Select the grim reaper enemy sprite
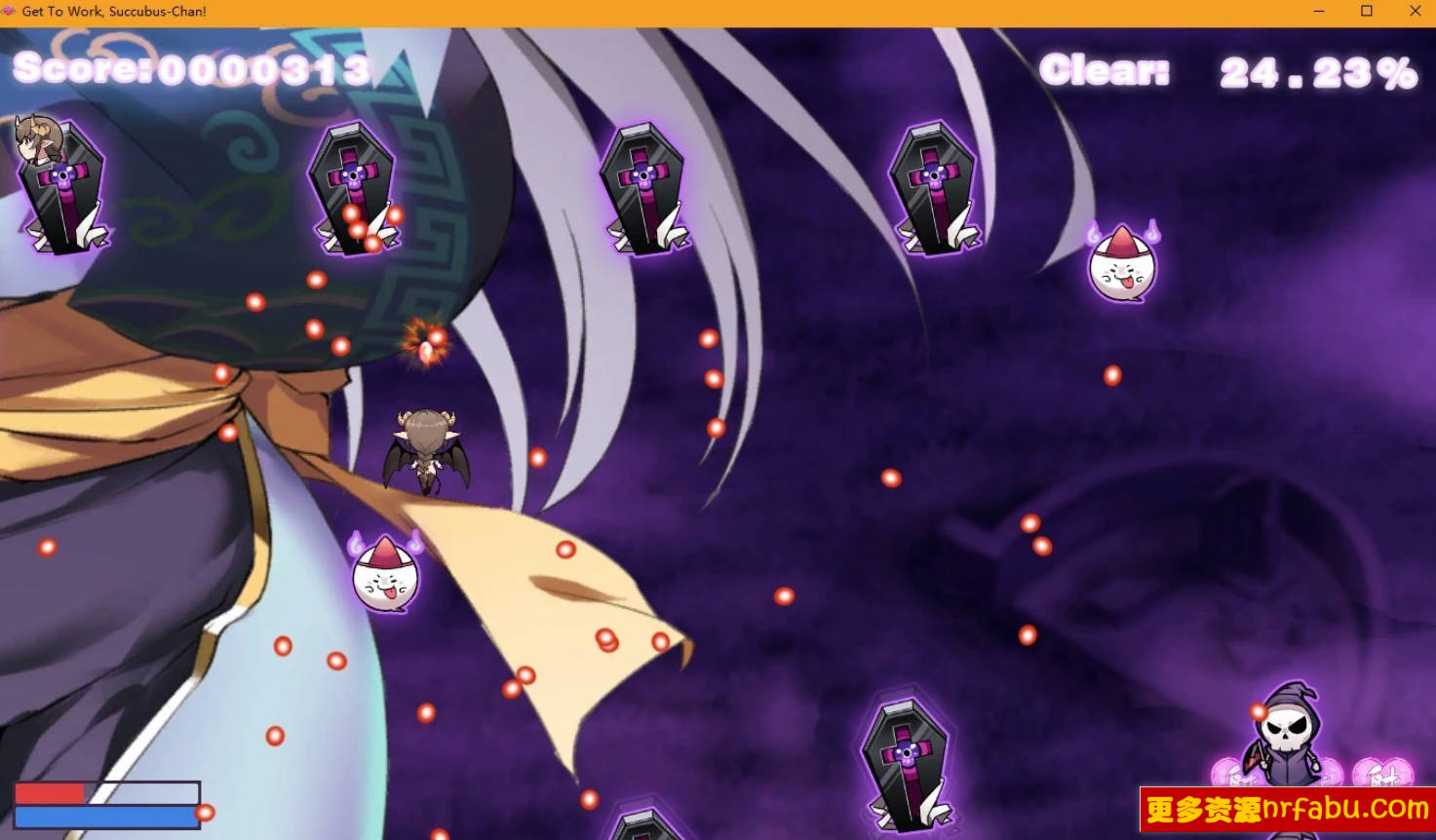This screenshot has height=840, width=1436. click(x=1287, y=736)
